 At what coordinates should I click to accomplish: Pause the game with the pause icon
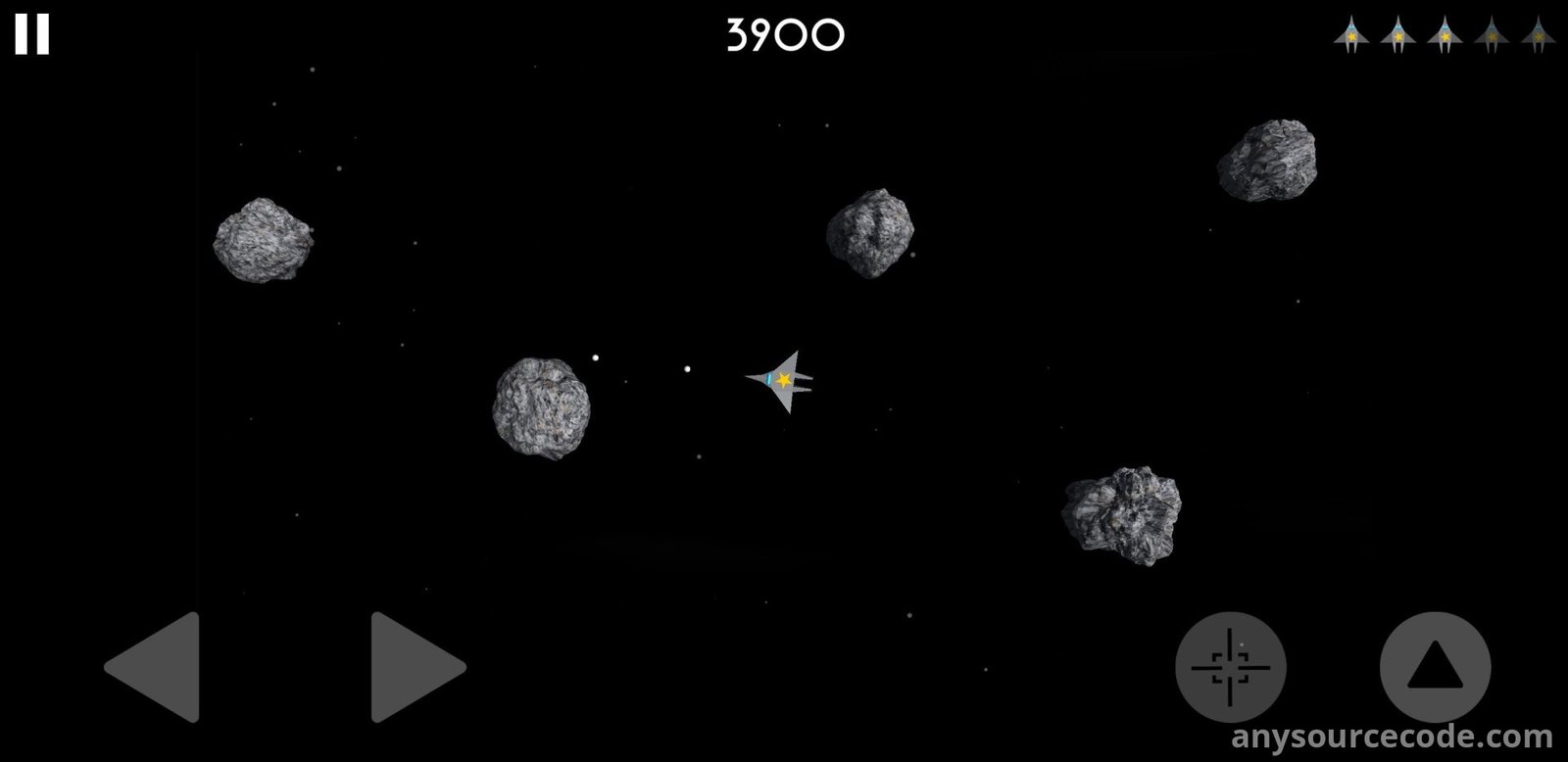point(31,35)
